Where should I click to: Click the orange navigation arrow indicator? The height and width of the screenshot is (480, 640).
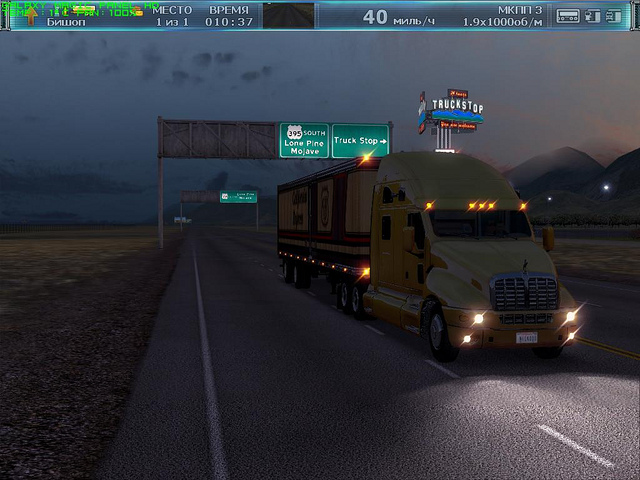(31, 15)
